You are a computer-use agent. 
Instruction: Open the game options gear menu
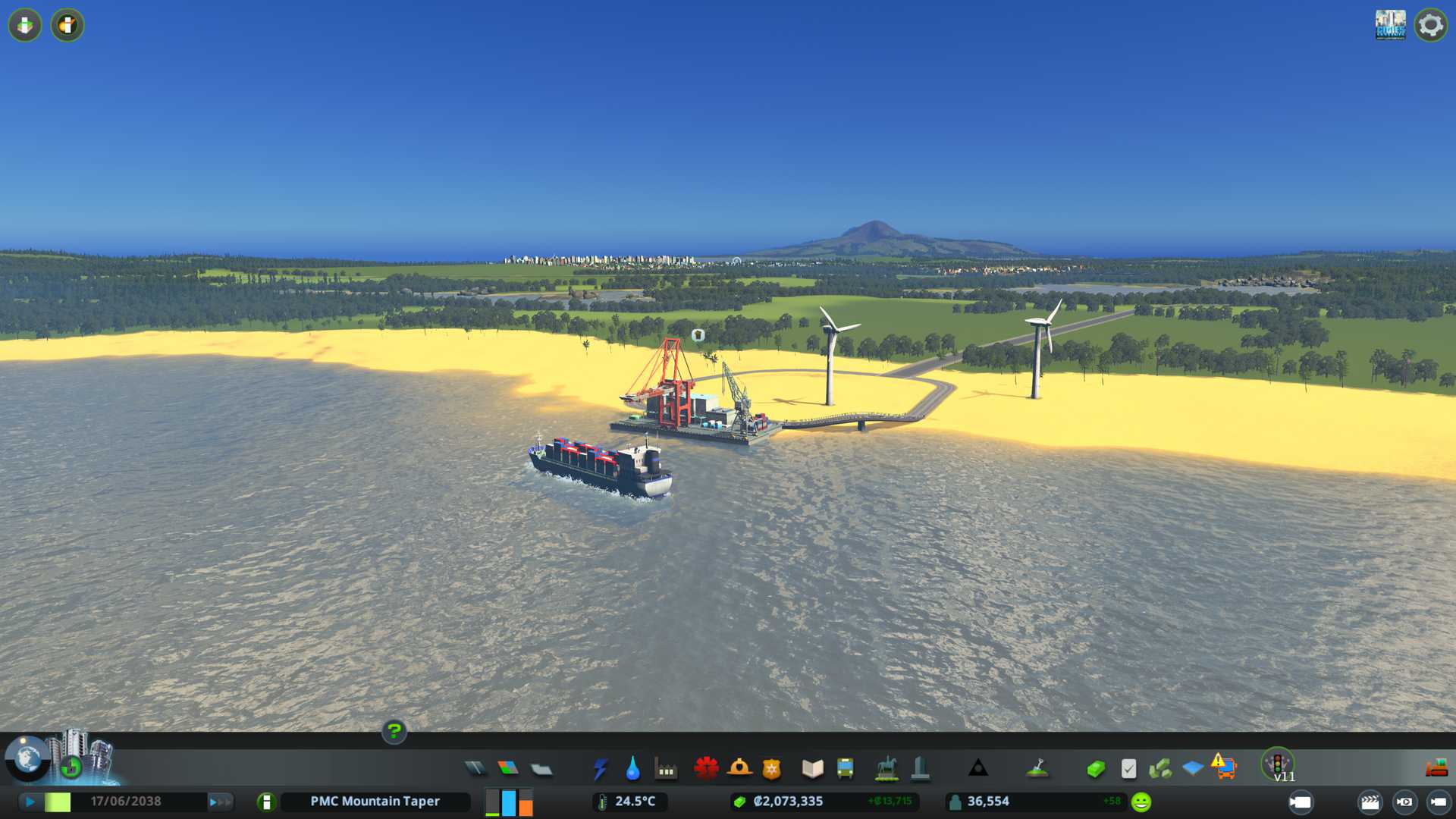[1430, 25]
